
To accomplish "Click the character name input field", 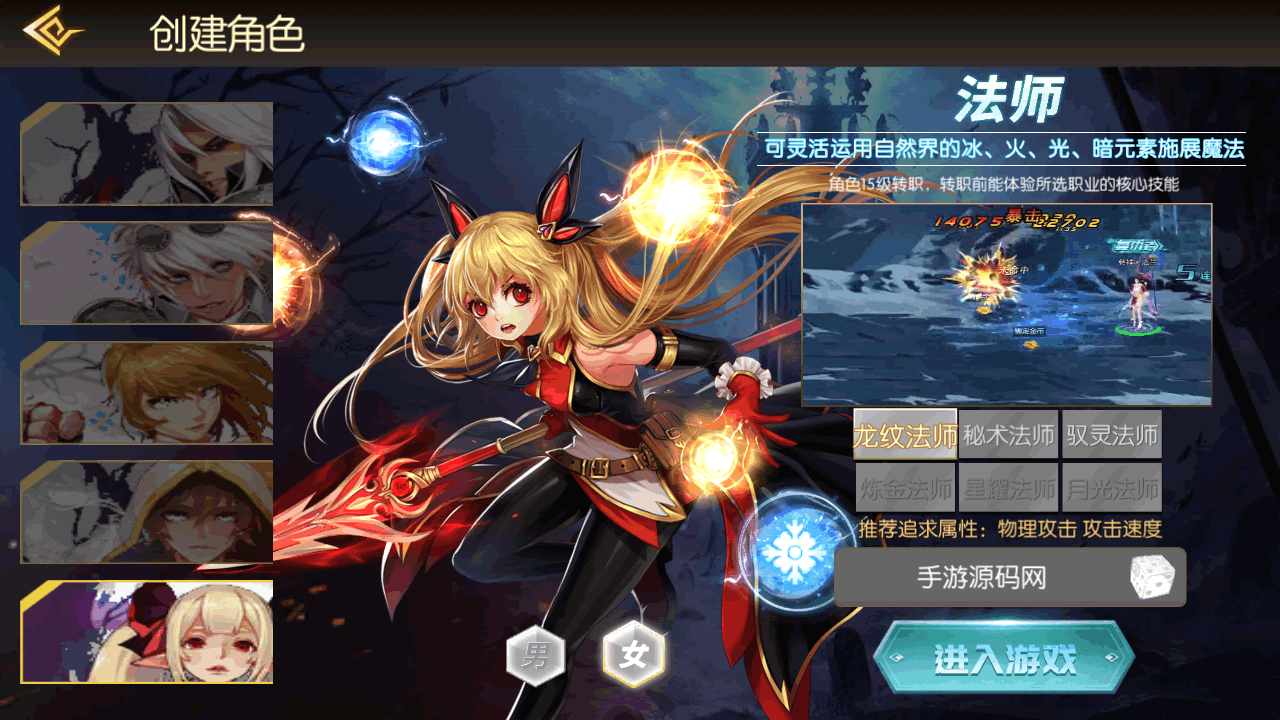I will (x=980, y=577).
